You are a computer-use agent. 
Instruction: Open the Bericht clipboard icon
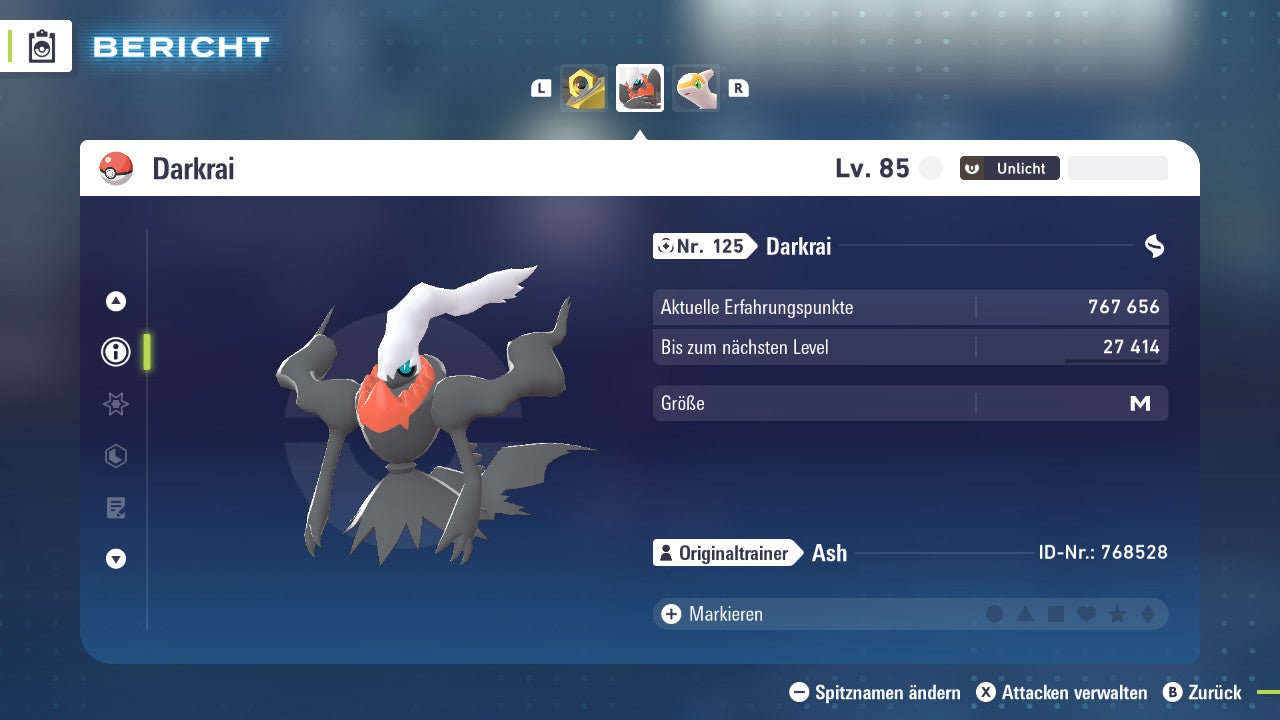[x=42, y=46]
